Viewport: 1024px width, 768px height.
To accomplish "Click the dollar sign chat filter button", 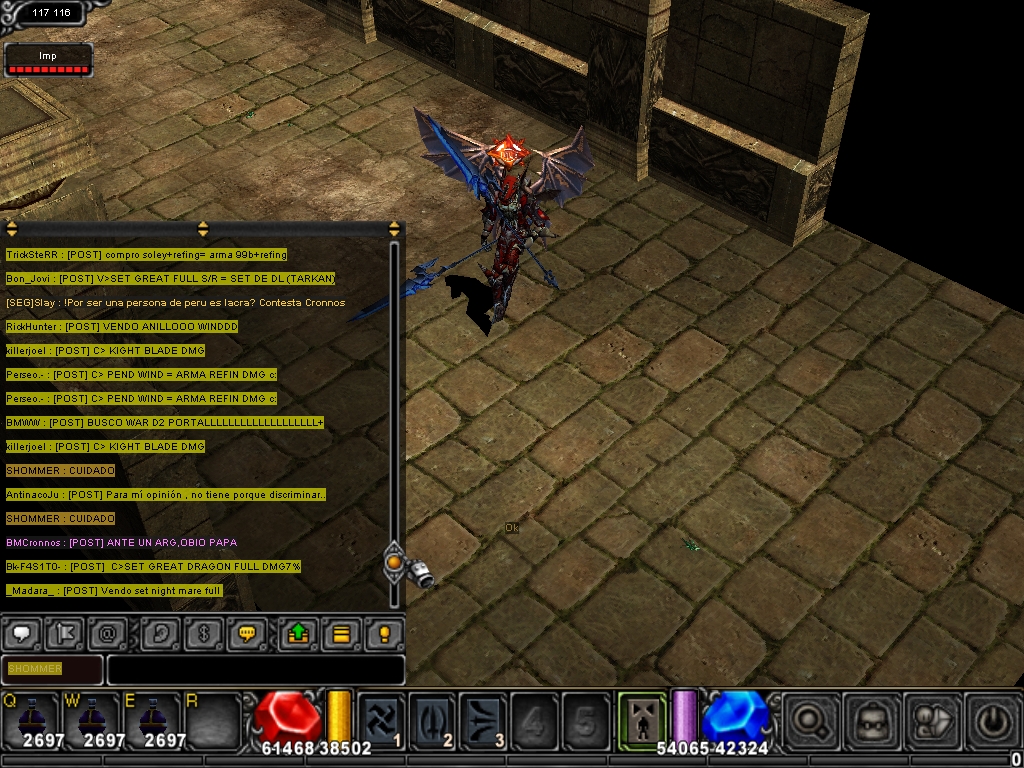I will click(x=202, y=634).
